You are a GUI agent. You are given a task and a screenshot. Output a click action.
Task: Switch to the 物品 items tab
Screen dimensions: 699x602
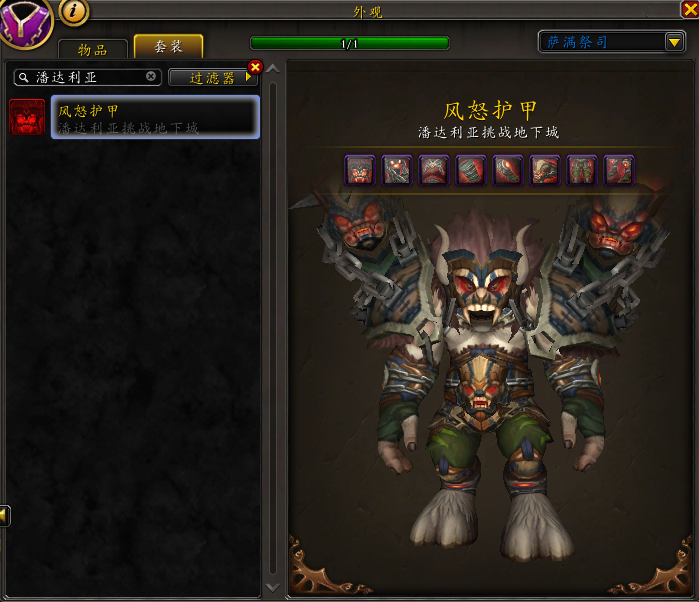point(92,49)
